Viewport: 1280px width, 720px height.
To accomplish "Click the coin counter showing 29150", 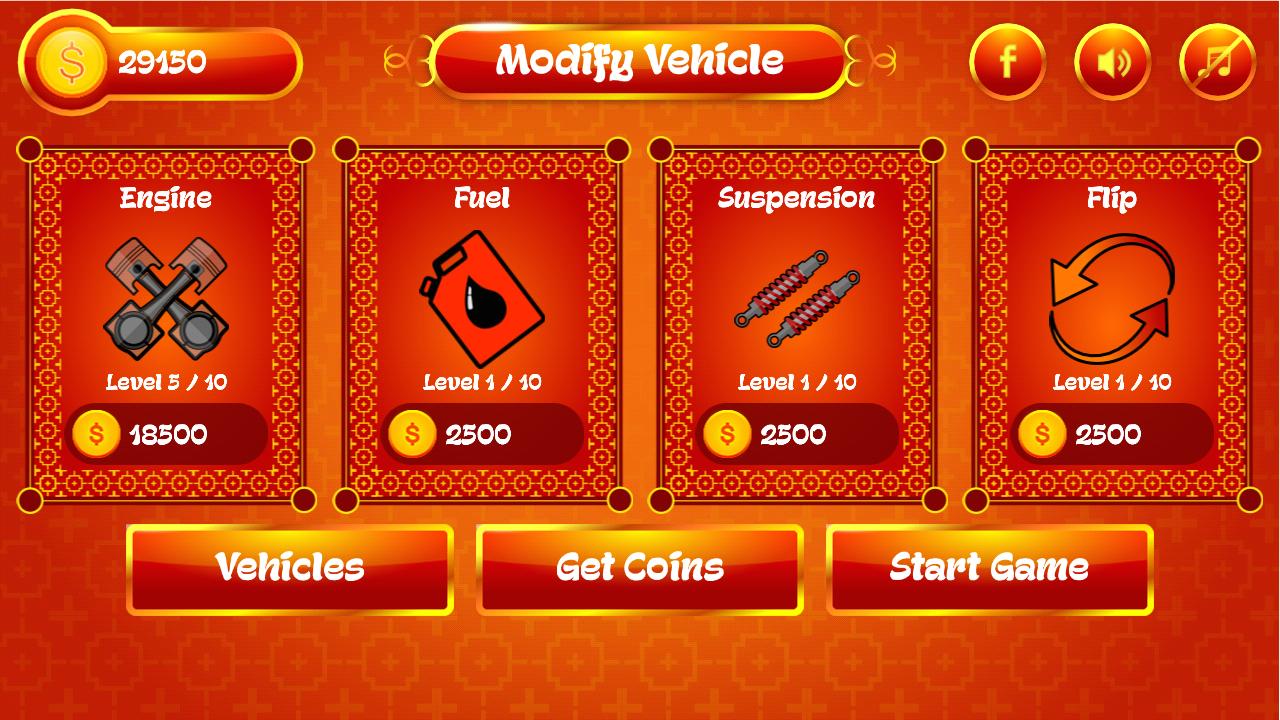I will click(x=160, y=62).
